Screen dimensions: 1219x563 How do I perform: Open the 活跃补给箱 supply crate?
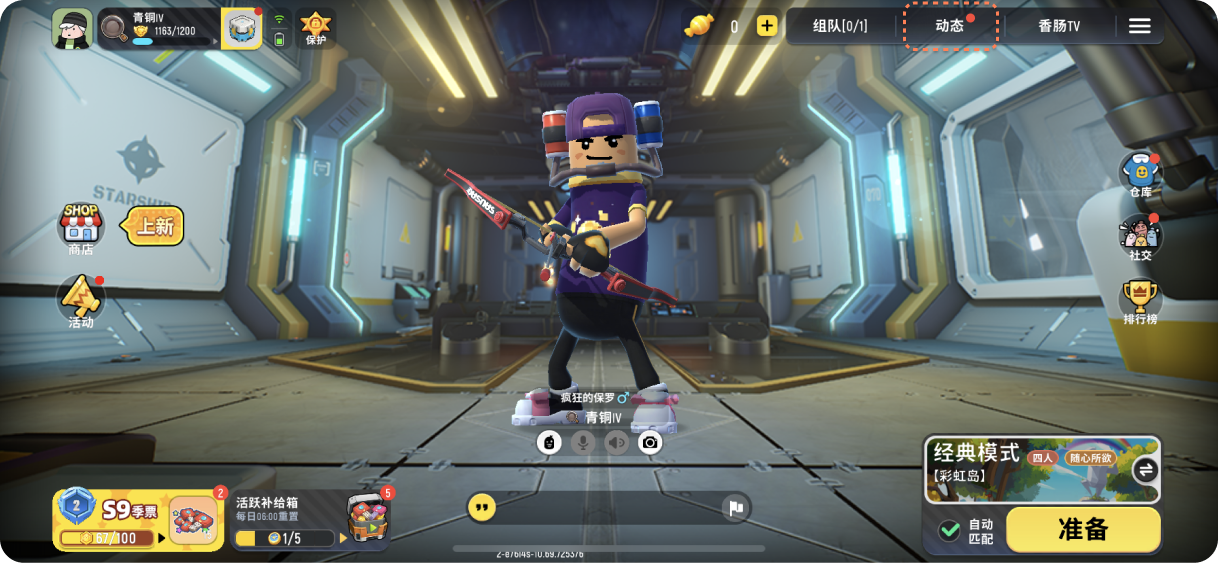[310, 520]
